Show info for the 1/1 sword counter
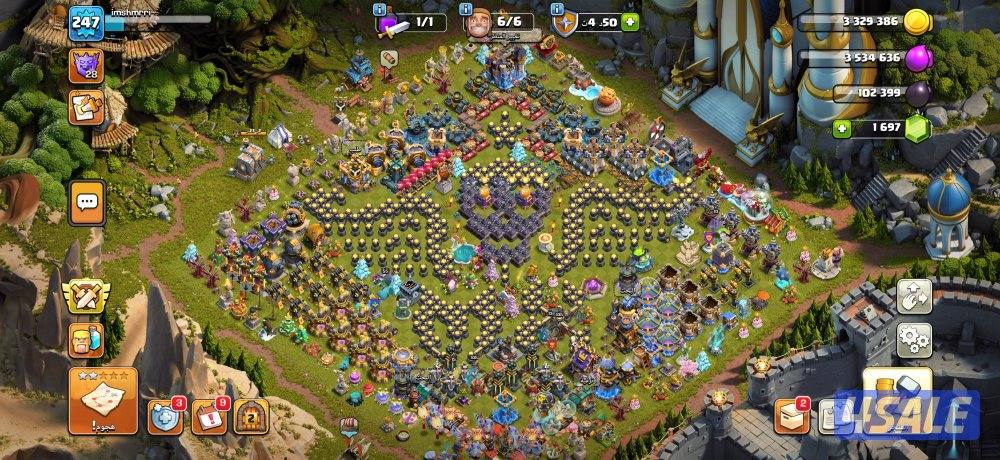The height and width of the screenshot is (460, 1000). point(379,9)
